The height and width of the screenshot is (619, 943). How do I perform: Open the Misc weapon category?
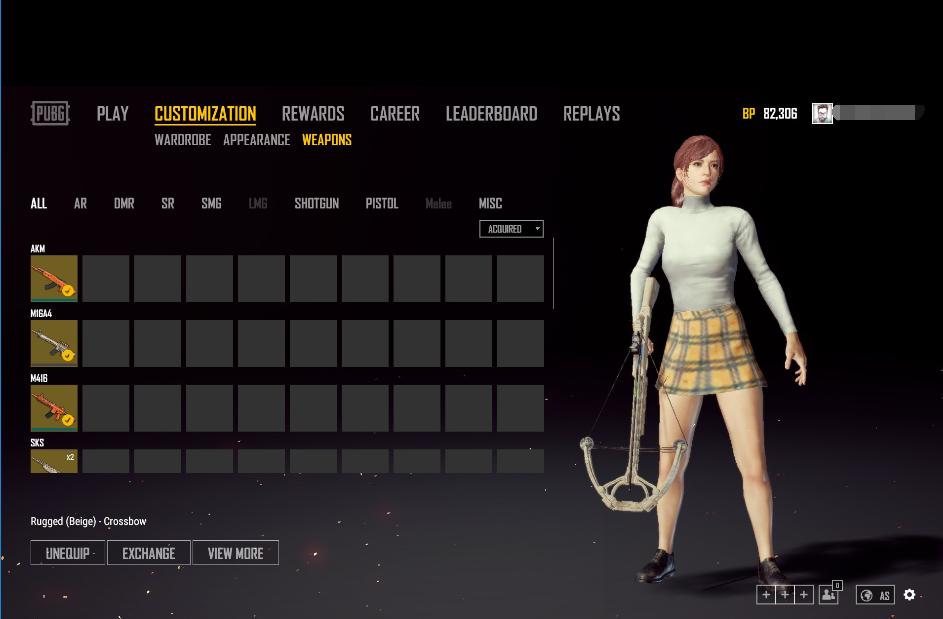[490, 204]
